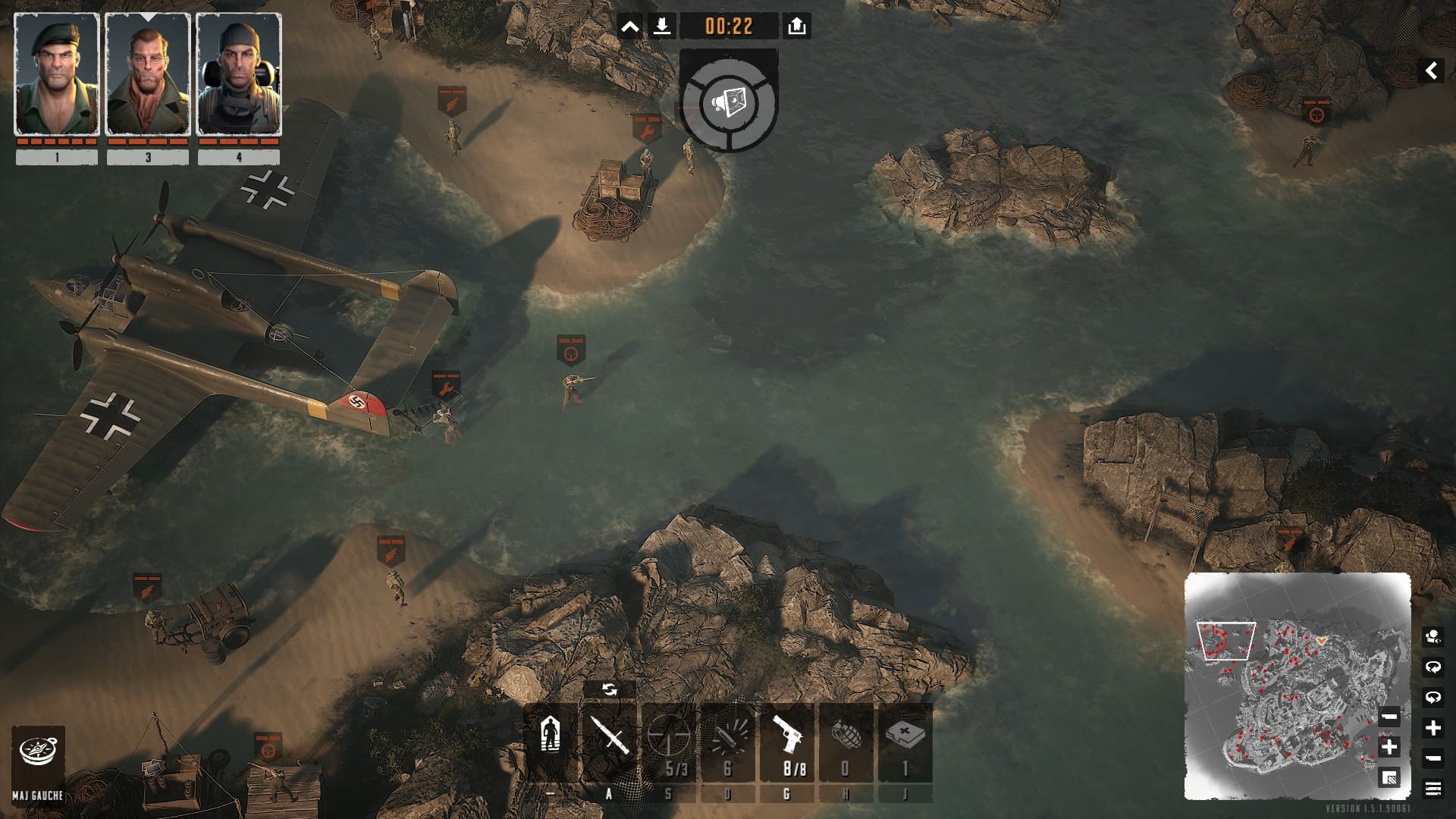Collapse the right side panel arrow
The width and height of the screenshot is (1456, 819).
point(1431,71)
